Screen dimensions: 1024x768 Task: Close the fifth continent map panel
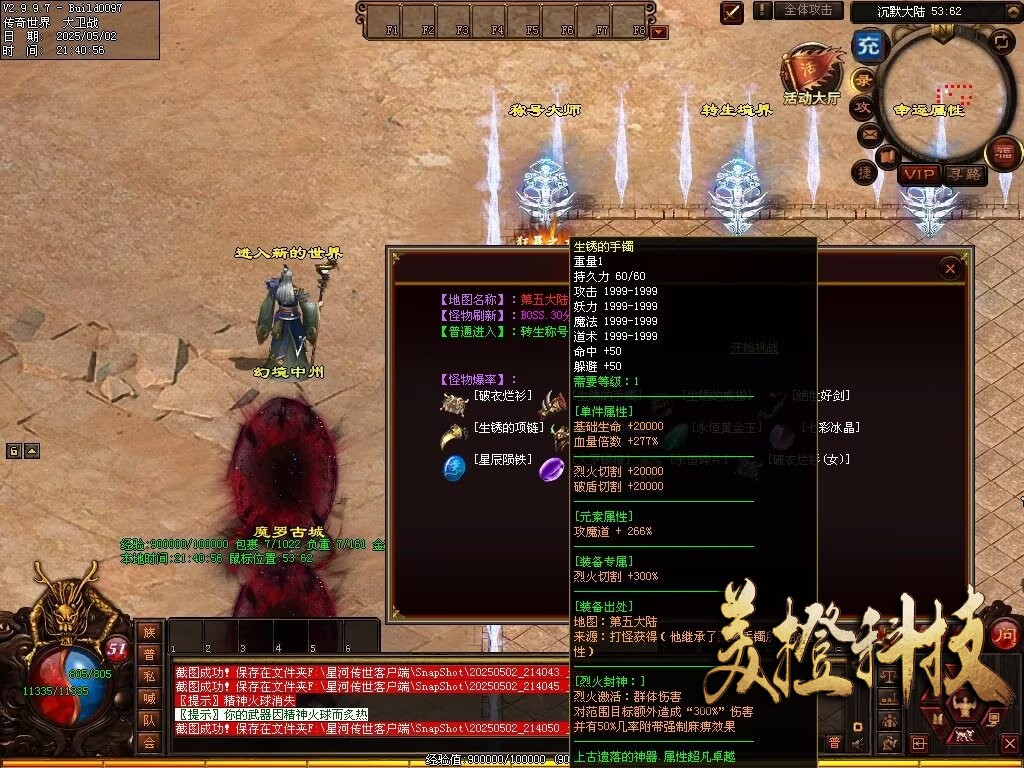[950, 268]
